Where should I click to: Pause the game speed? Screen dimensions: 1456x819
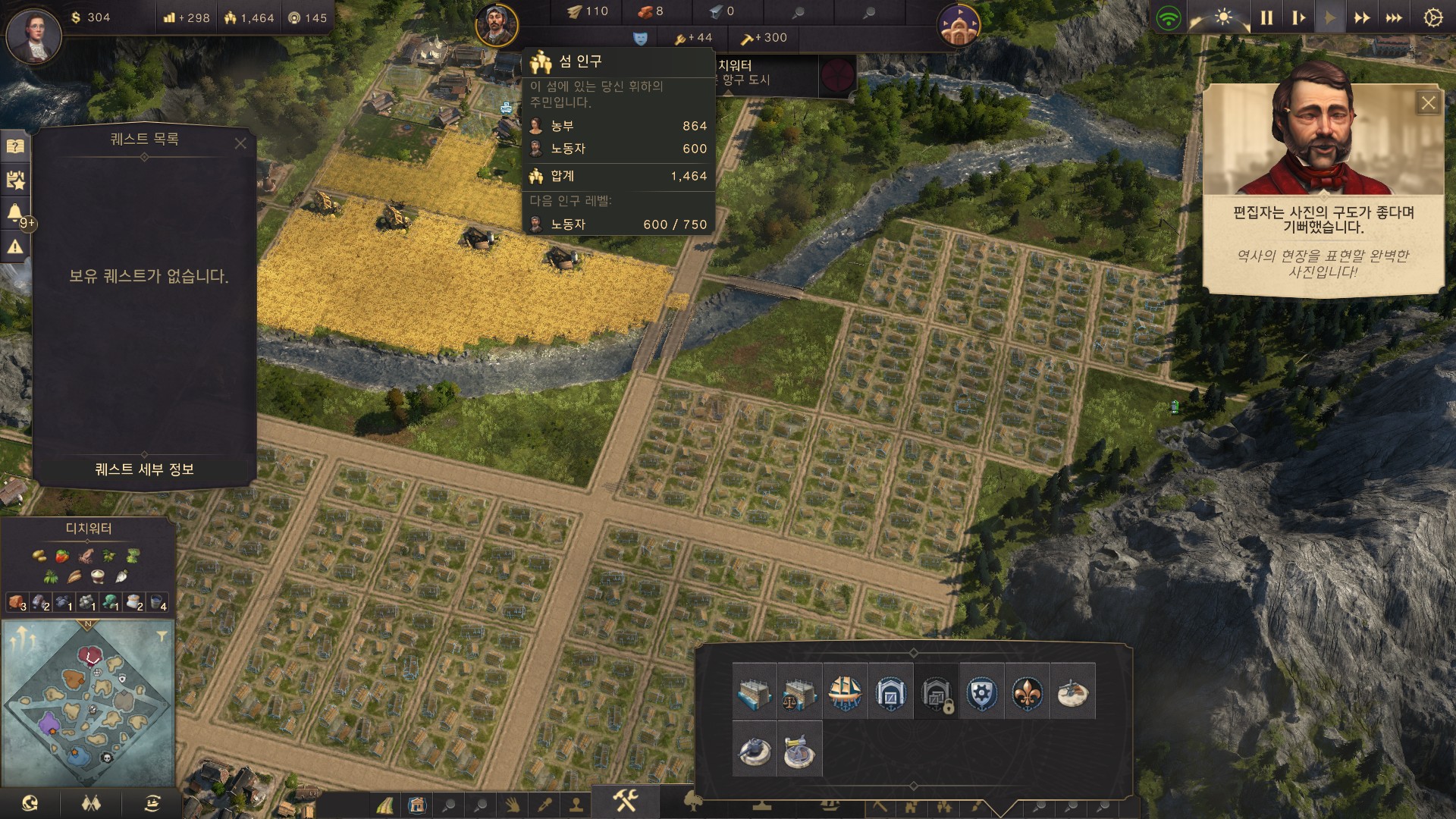[x=1266, y=17]
